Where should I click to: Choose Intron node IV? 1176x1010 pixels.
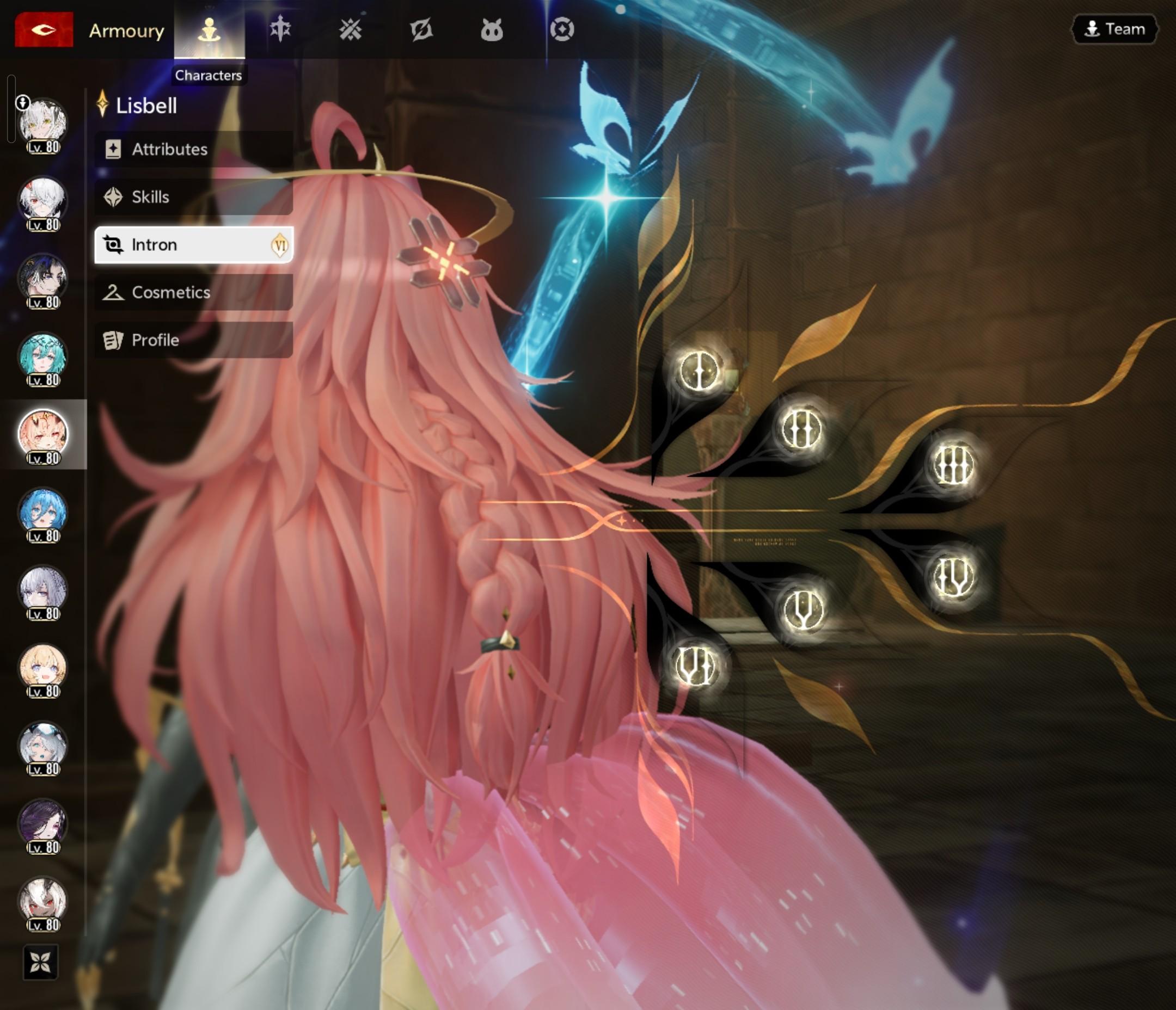point(953,576)
